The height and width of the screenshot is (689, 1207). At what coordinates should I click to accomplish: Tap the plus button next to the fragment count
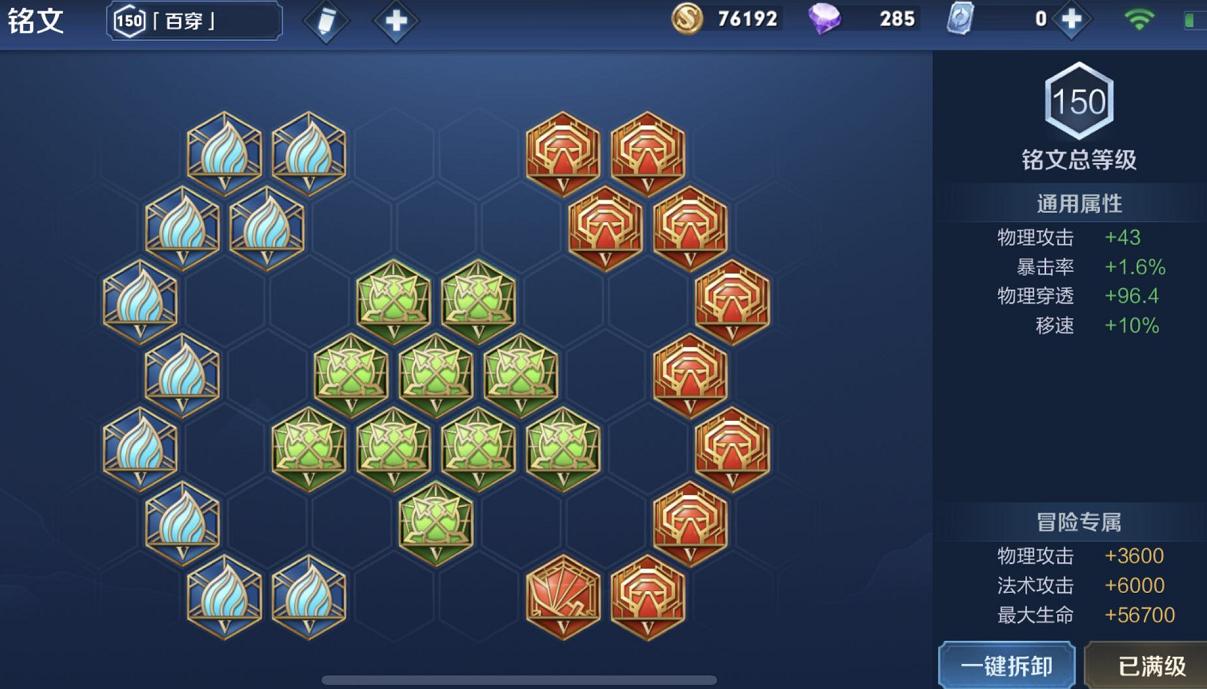(x=1071, y=19)
